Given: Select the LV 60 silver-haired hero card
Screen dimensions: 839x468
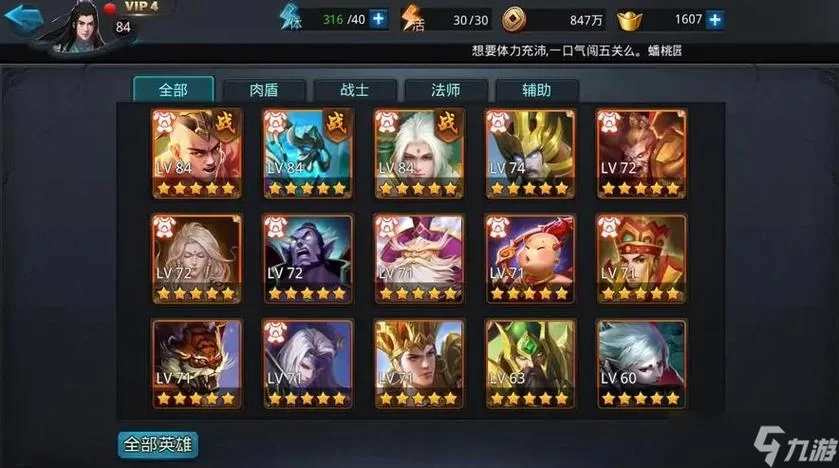Looking at the screenshot, I should [640, 363].
